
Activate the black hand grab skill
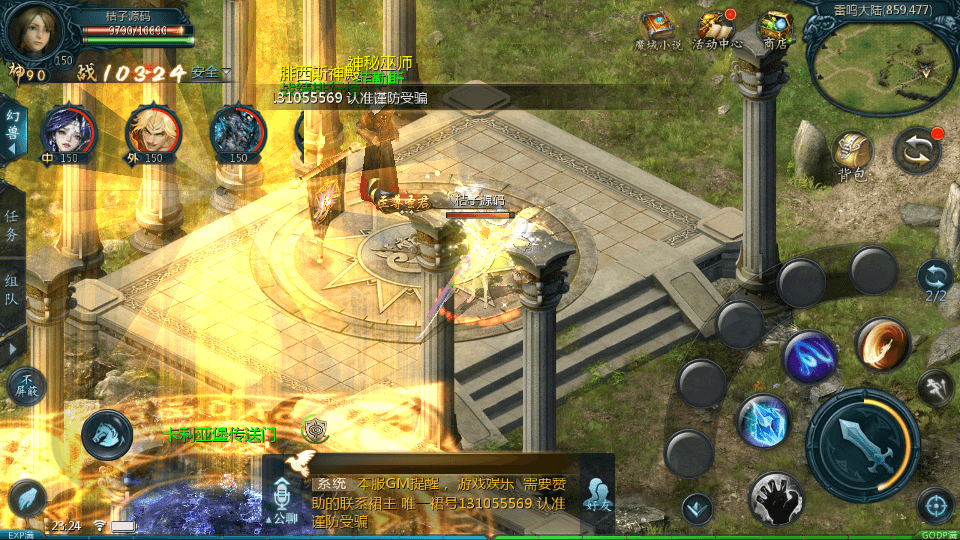pyautogui.click(x=775, y=497)
